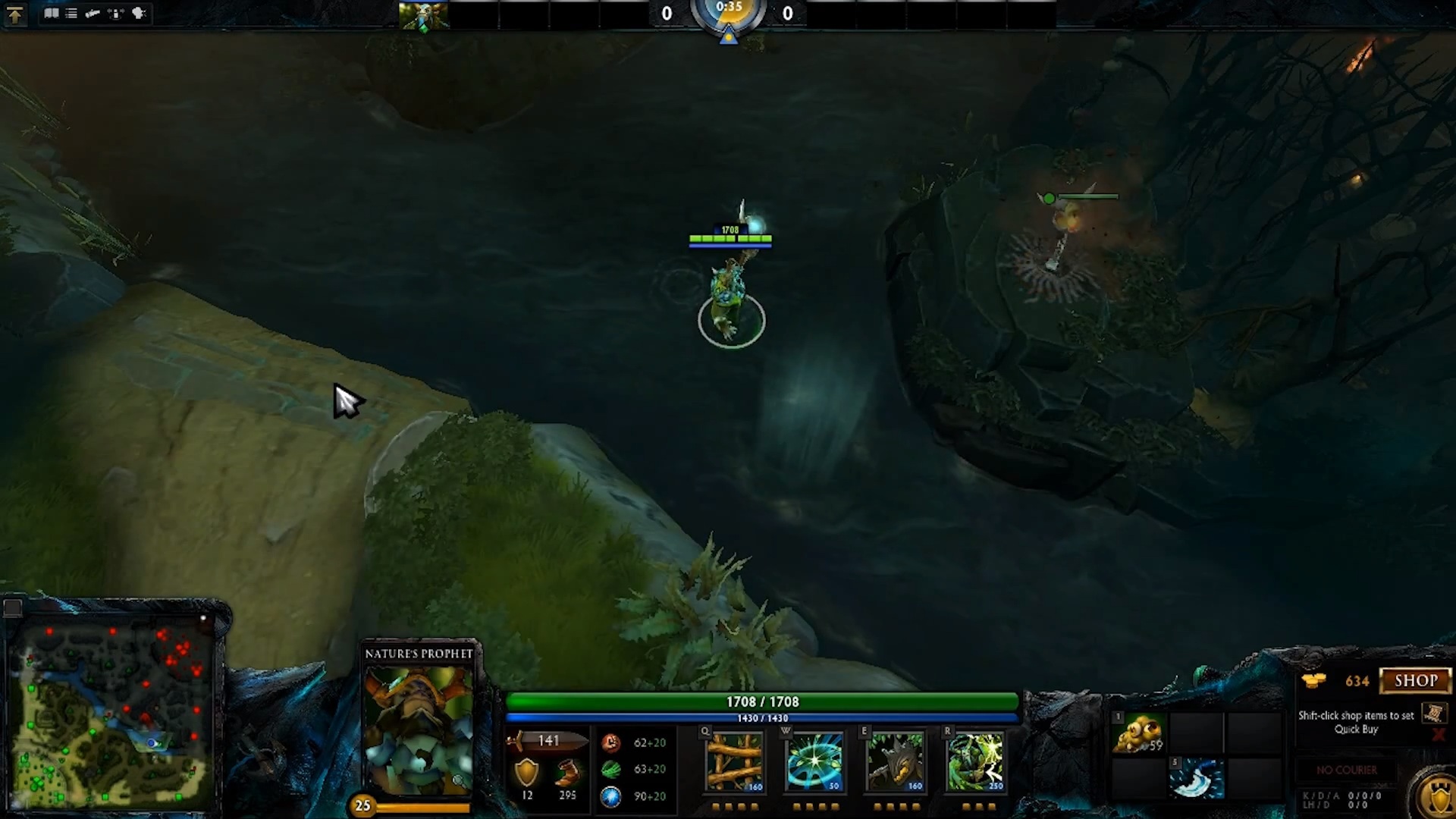Open the courier controls icon

[x=93, y=13]
